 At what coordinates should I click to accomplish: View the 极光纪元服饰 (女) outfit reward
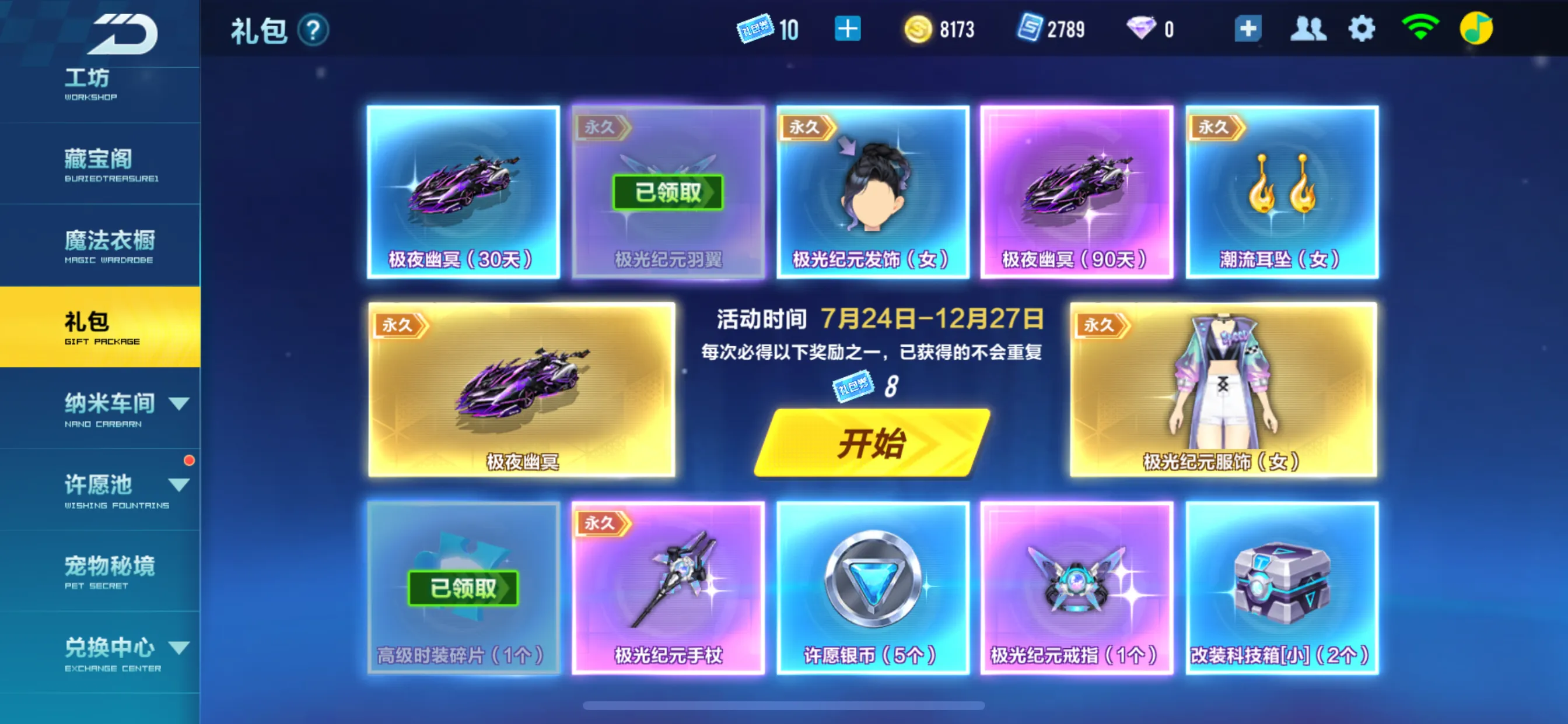1223,389
